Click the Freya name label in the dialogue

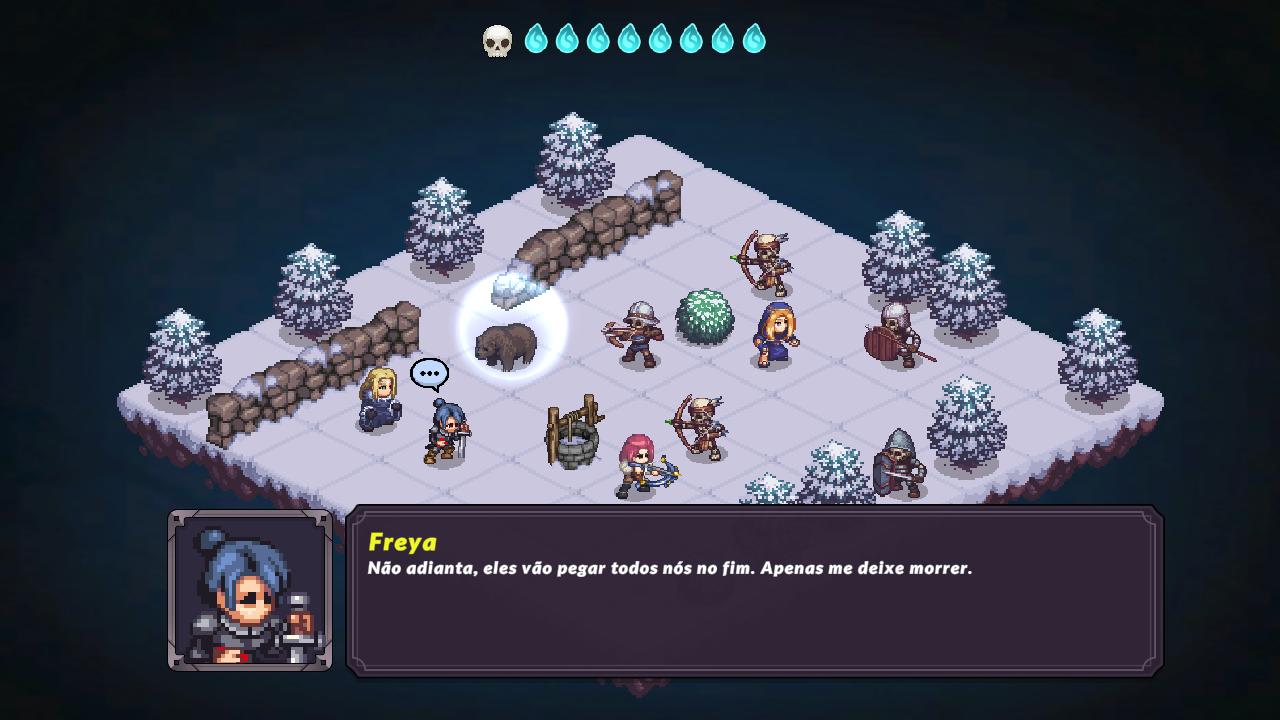pyautogui.click(x=403, y=544)
